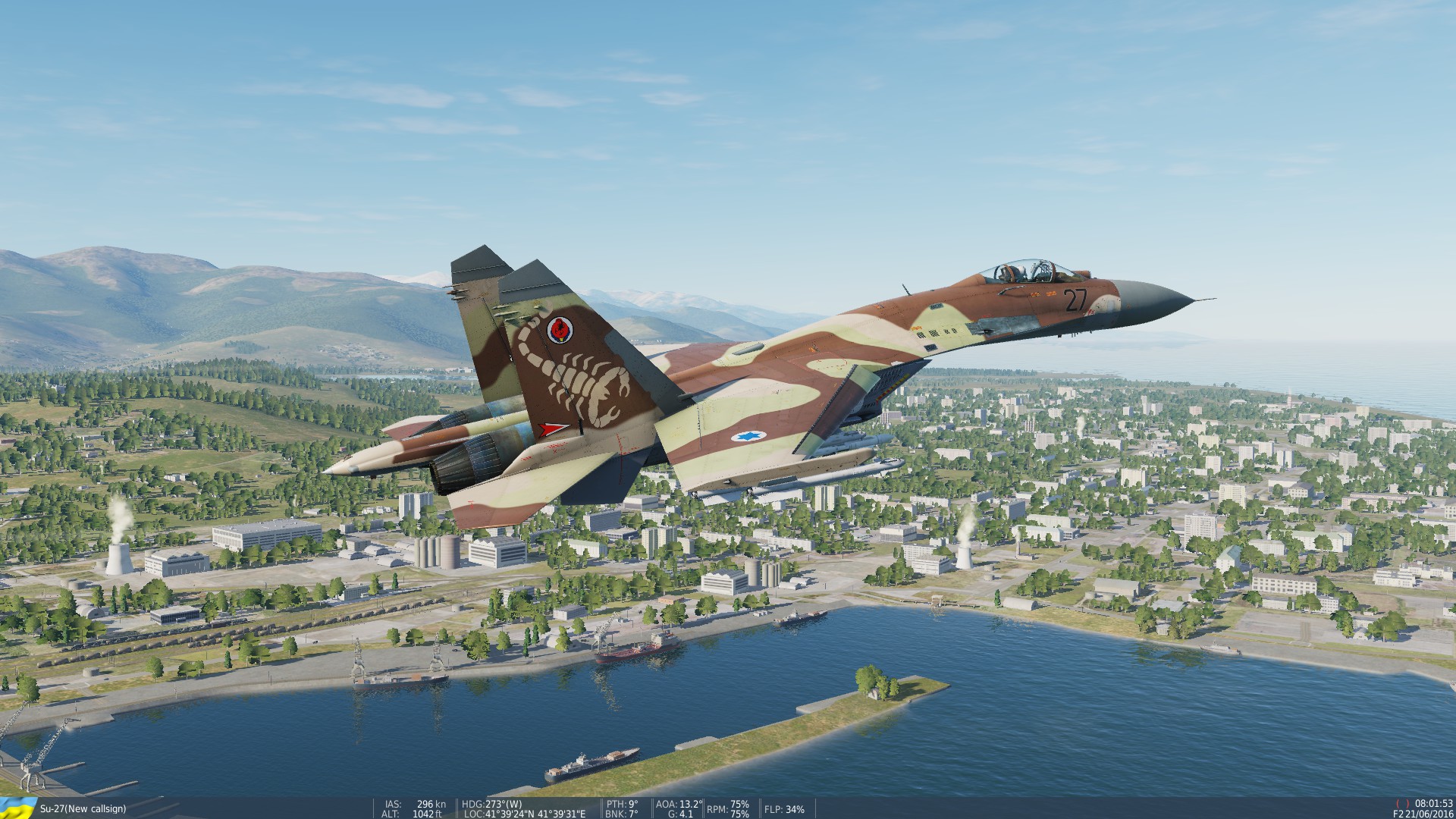Select the mission date 21/06/2016

point(1431,814)
